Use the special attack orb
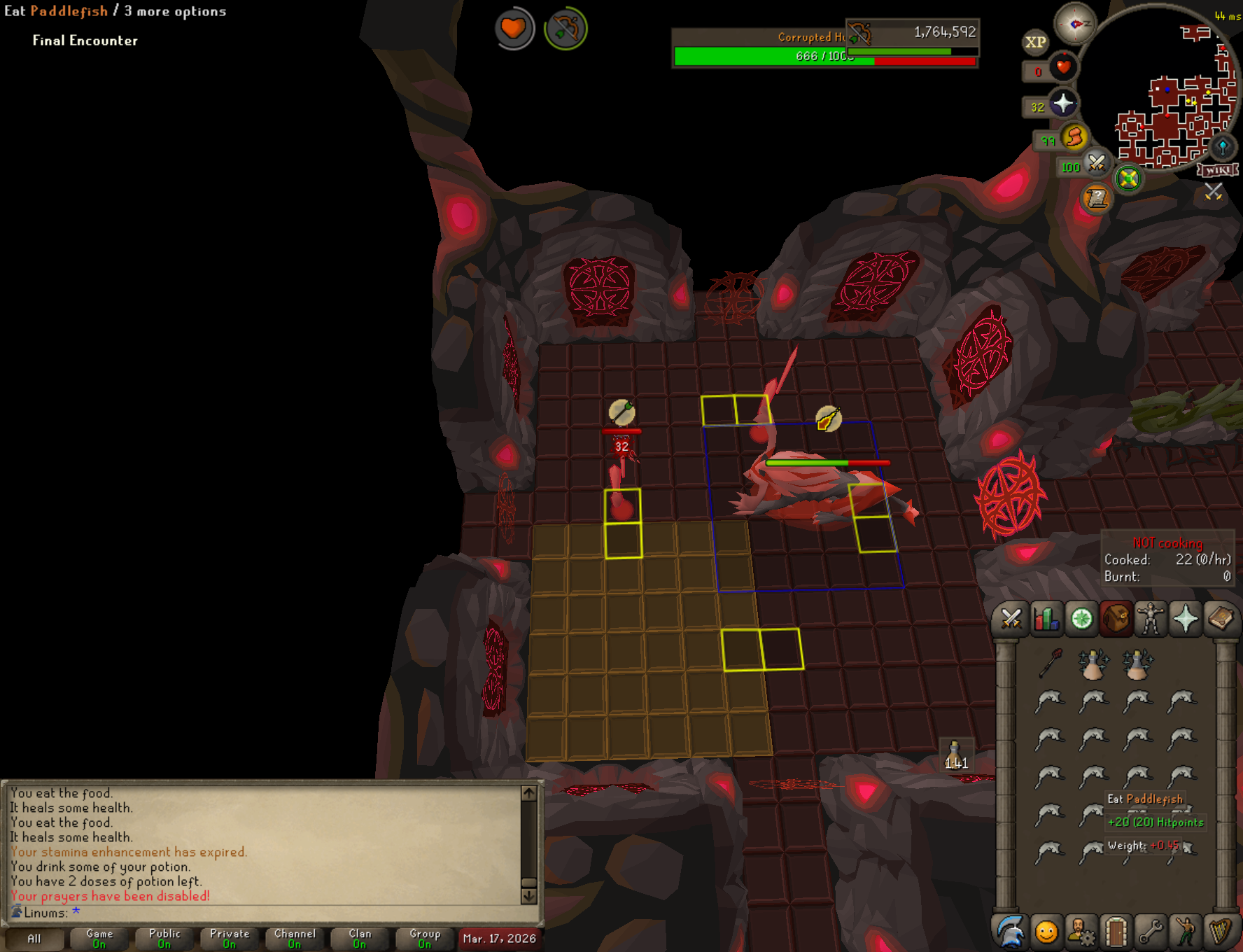The width and height of the screenshot is (1243, 952). click(x=1096, y=164)
